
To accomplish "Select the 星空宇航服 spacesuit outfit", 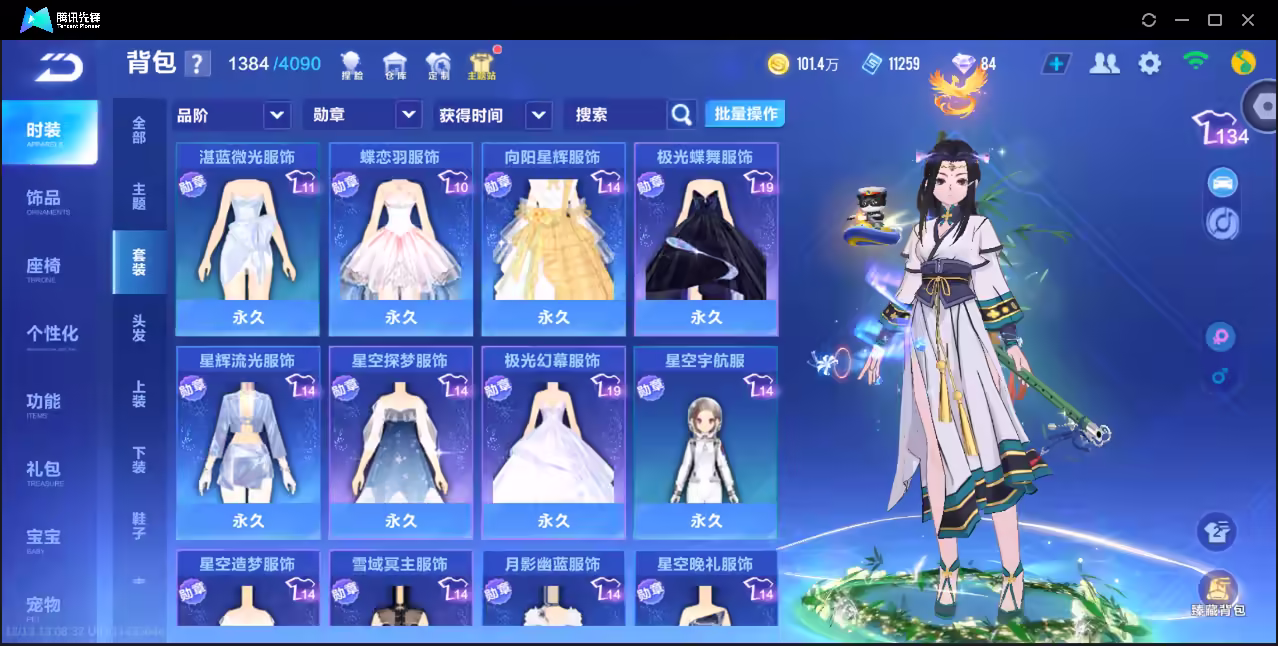I will click(x=706, y=442).
